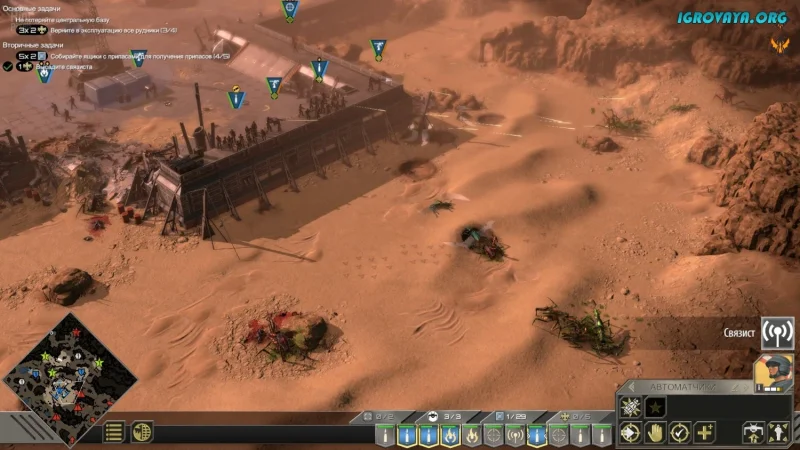Open the objectives list button beside minimap

click(115, 432)
